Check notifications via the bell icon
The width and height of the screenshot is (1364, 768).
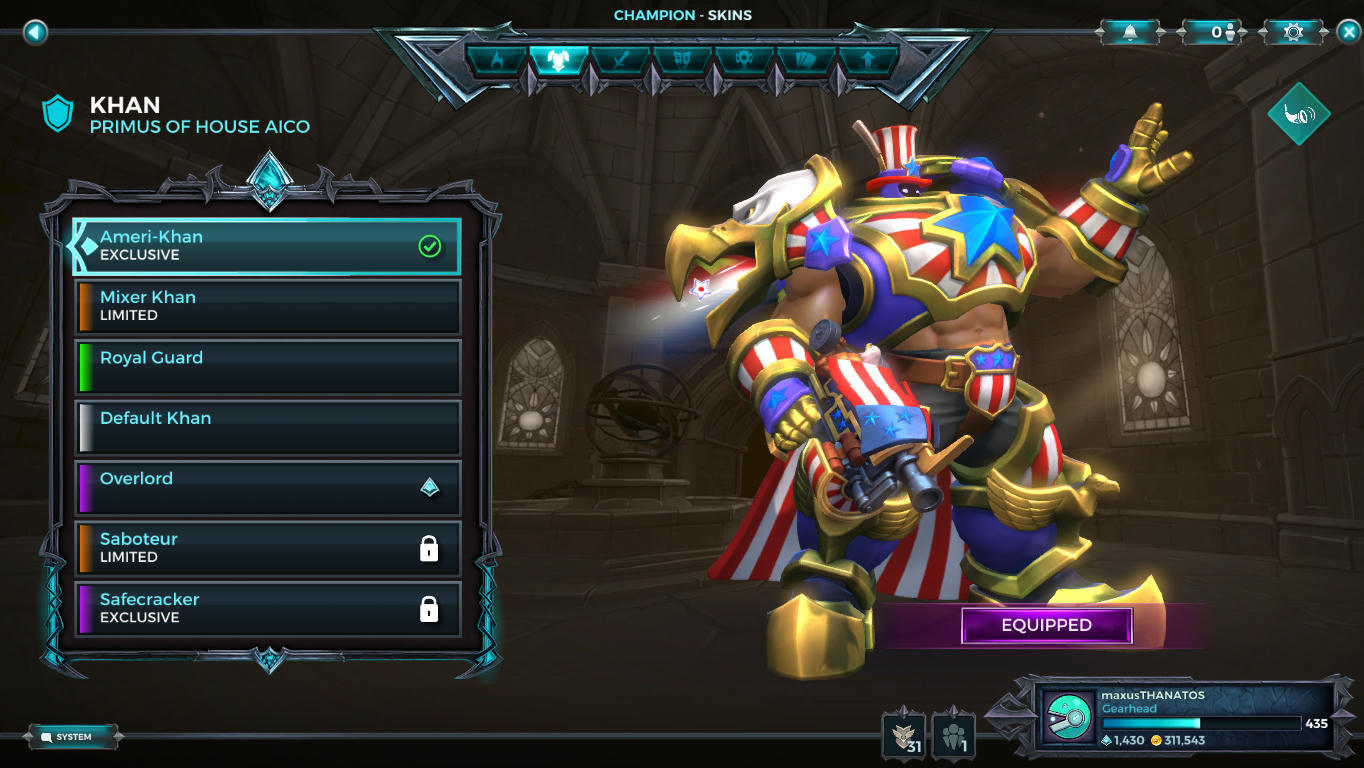(x=1130, y=31)
